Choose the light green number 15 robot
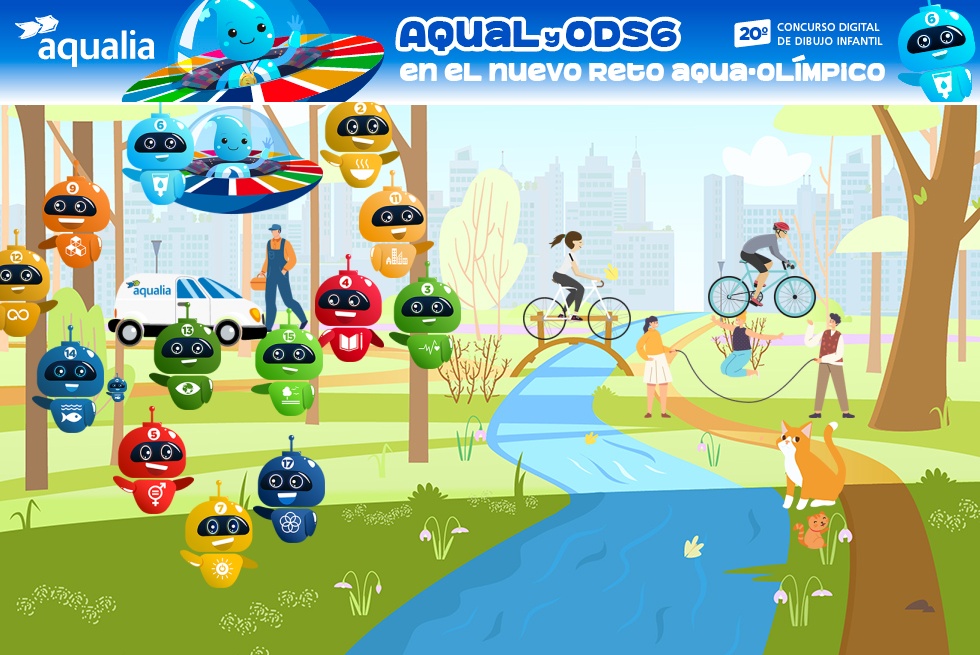 [289, 368]
